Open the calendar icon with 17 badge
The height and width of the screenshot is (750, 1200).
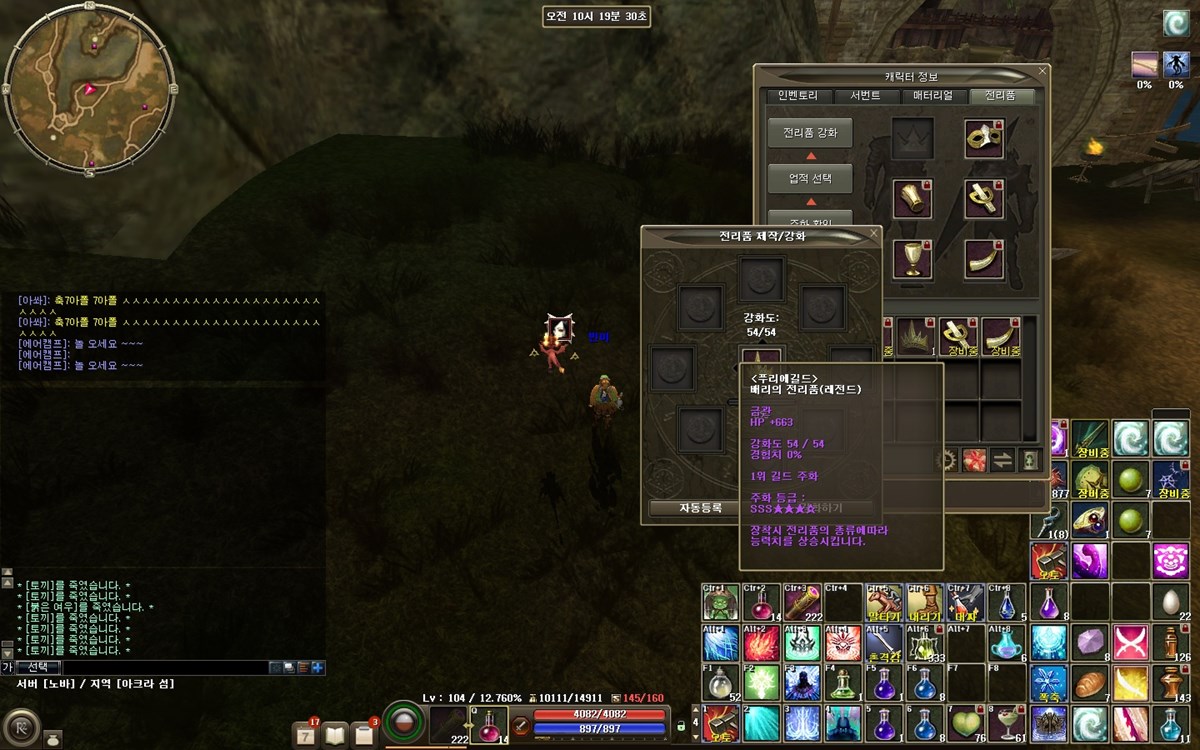point(306,733)
